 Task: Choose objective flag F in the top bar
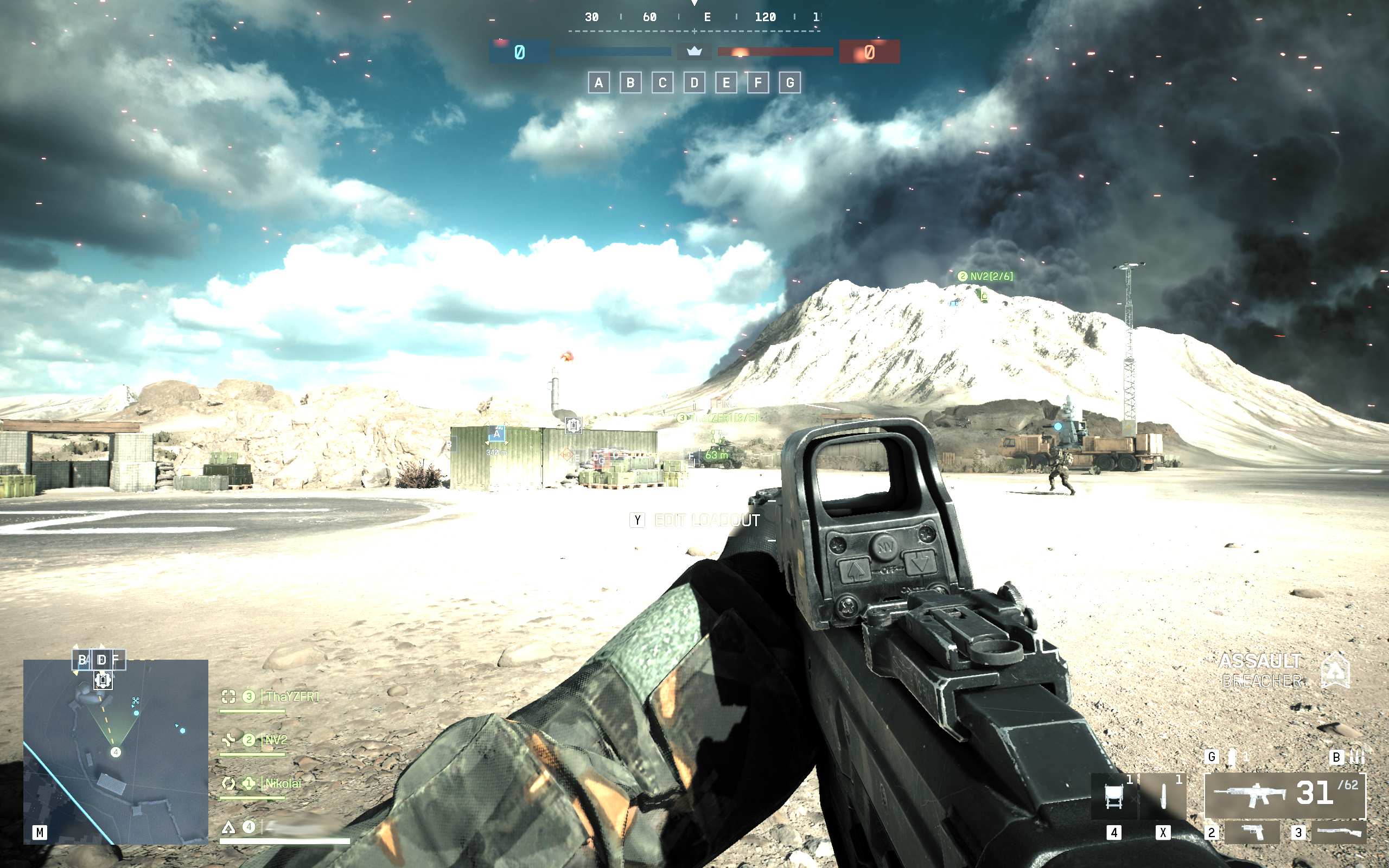tap(757, 83)
